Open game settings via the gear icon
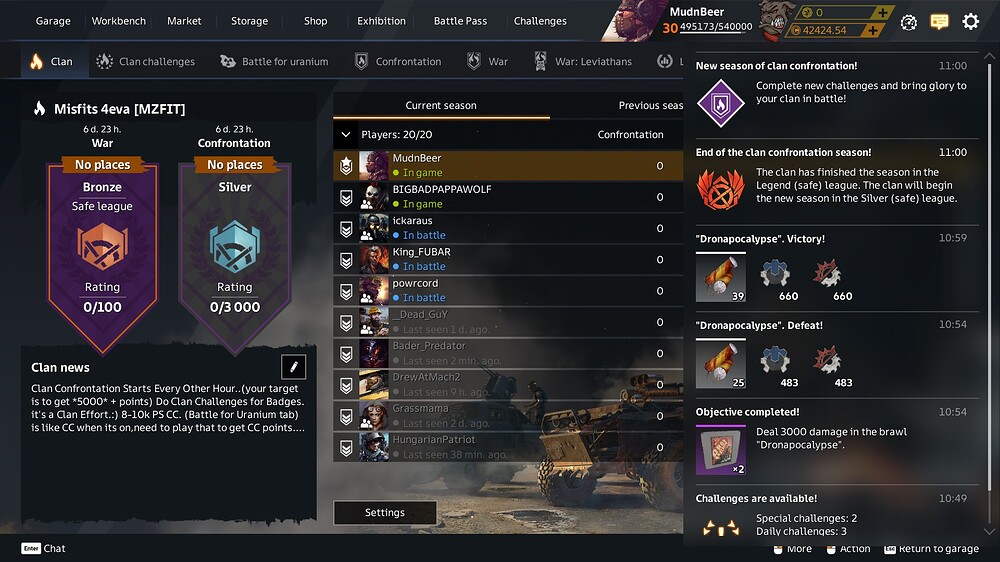1000x562 pixels. (x=970, y=21)
